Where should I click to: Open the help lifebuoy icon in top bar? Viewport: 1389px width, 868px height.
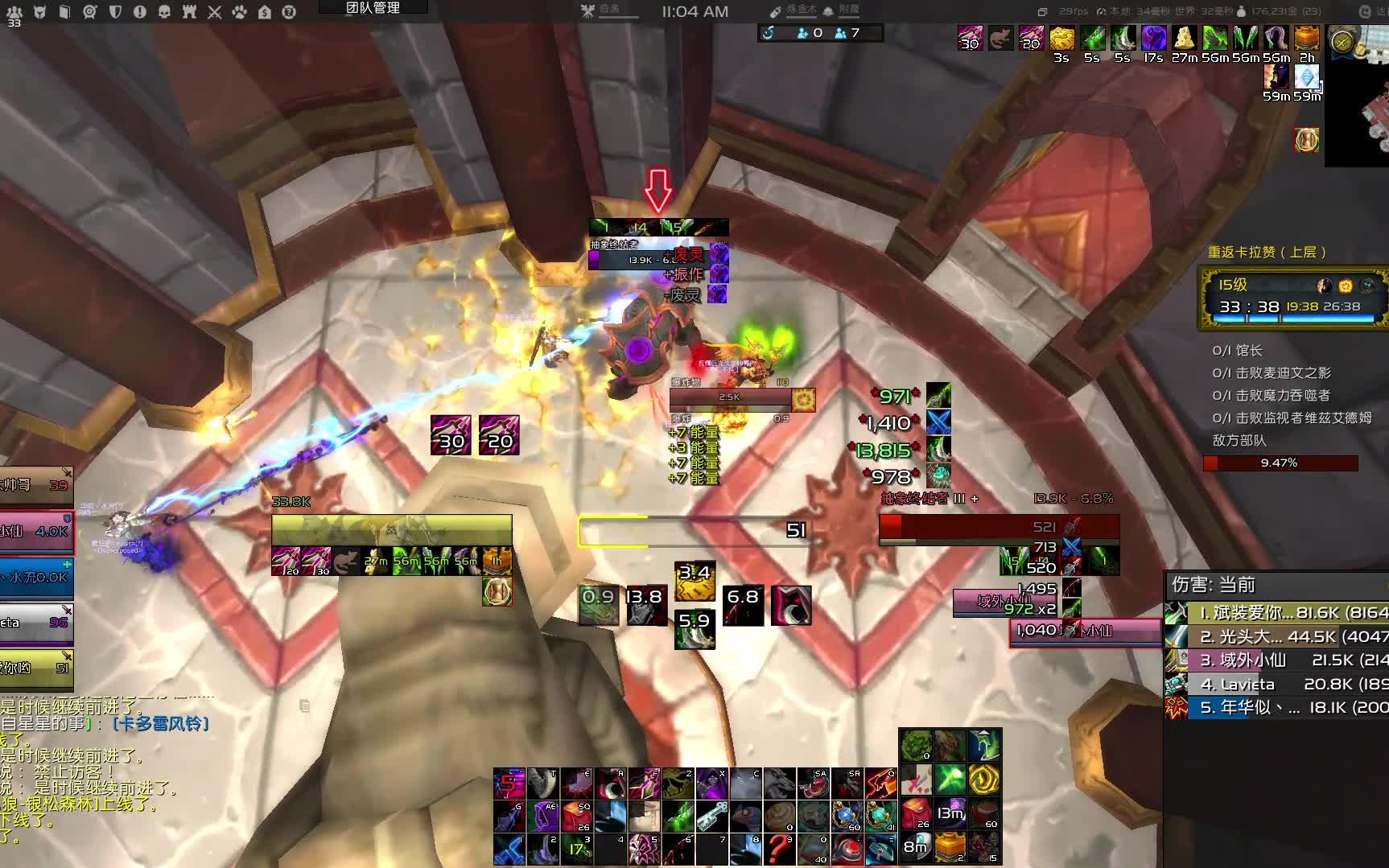coord(289,12)
